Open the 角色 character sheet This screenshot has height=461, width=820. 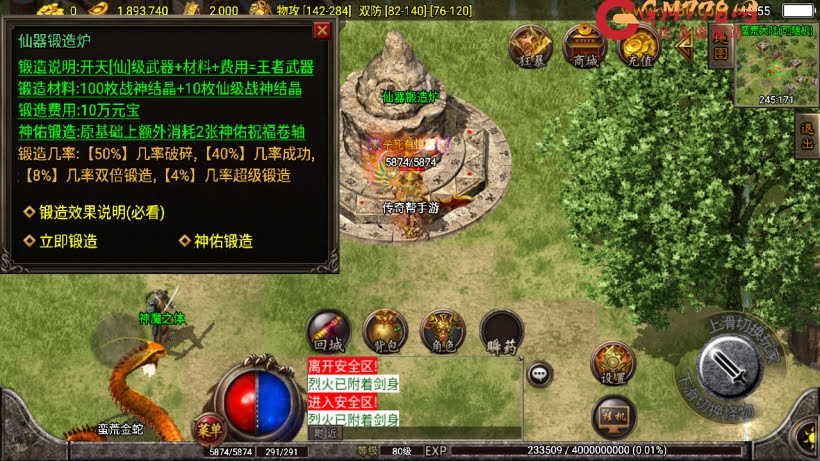443,330
